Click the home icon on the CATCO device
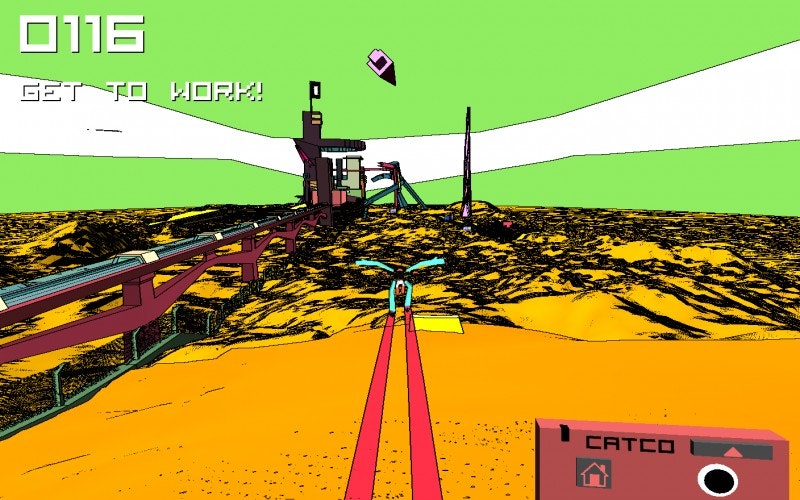The height and width of the screenshot is (500, 800). point(593,473)
